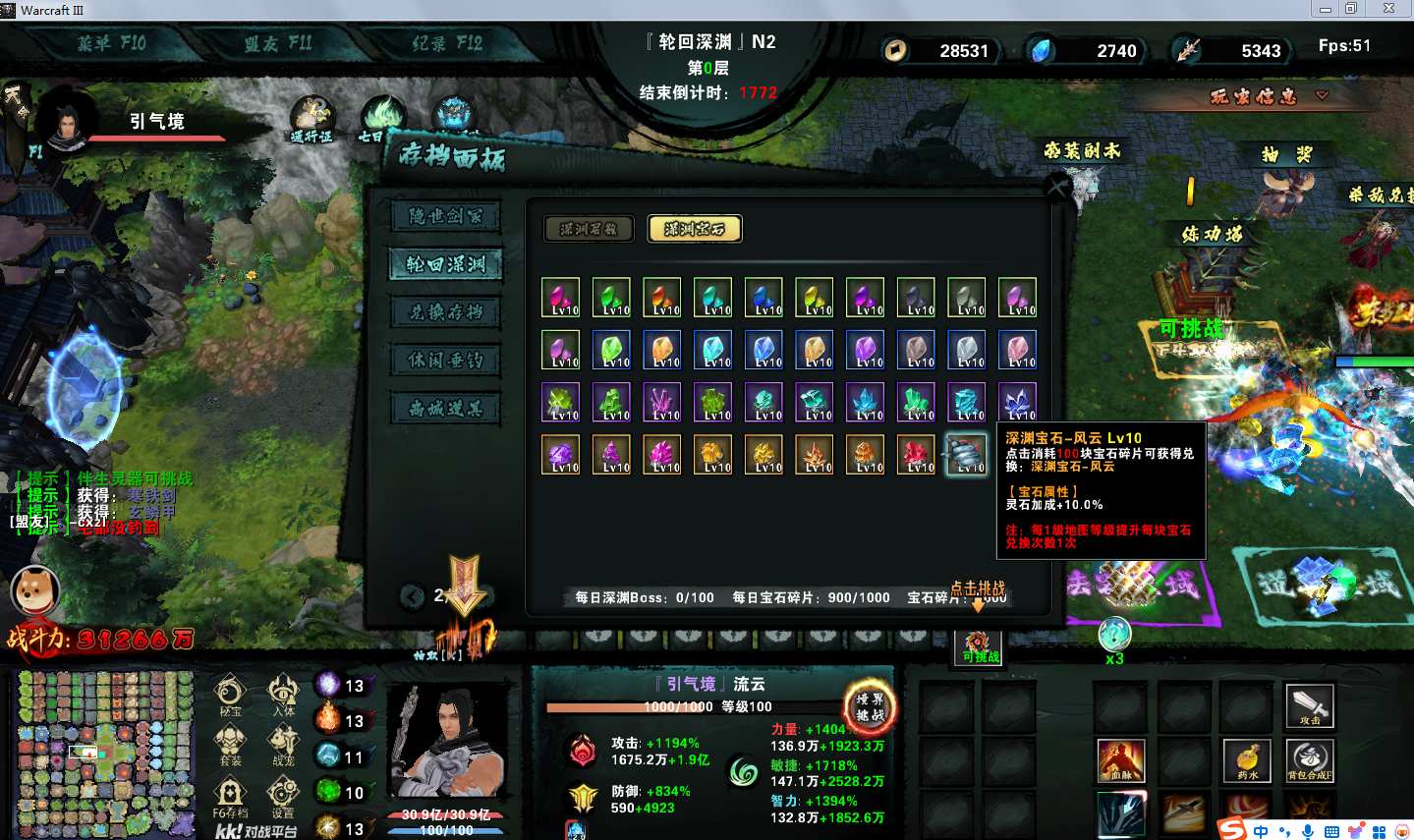Open the 秘宝 treasure icon
Image resolution: width=1414 pixels, height=840 pixels.
coord(230,695)
